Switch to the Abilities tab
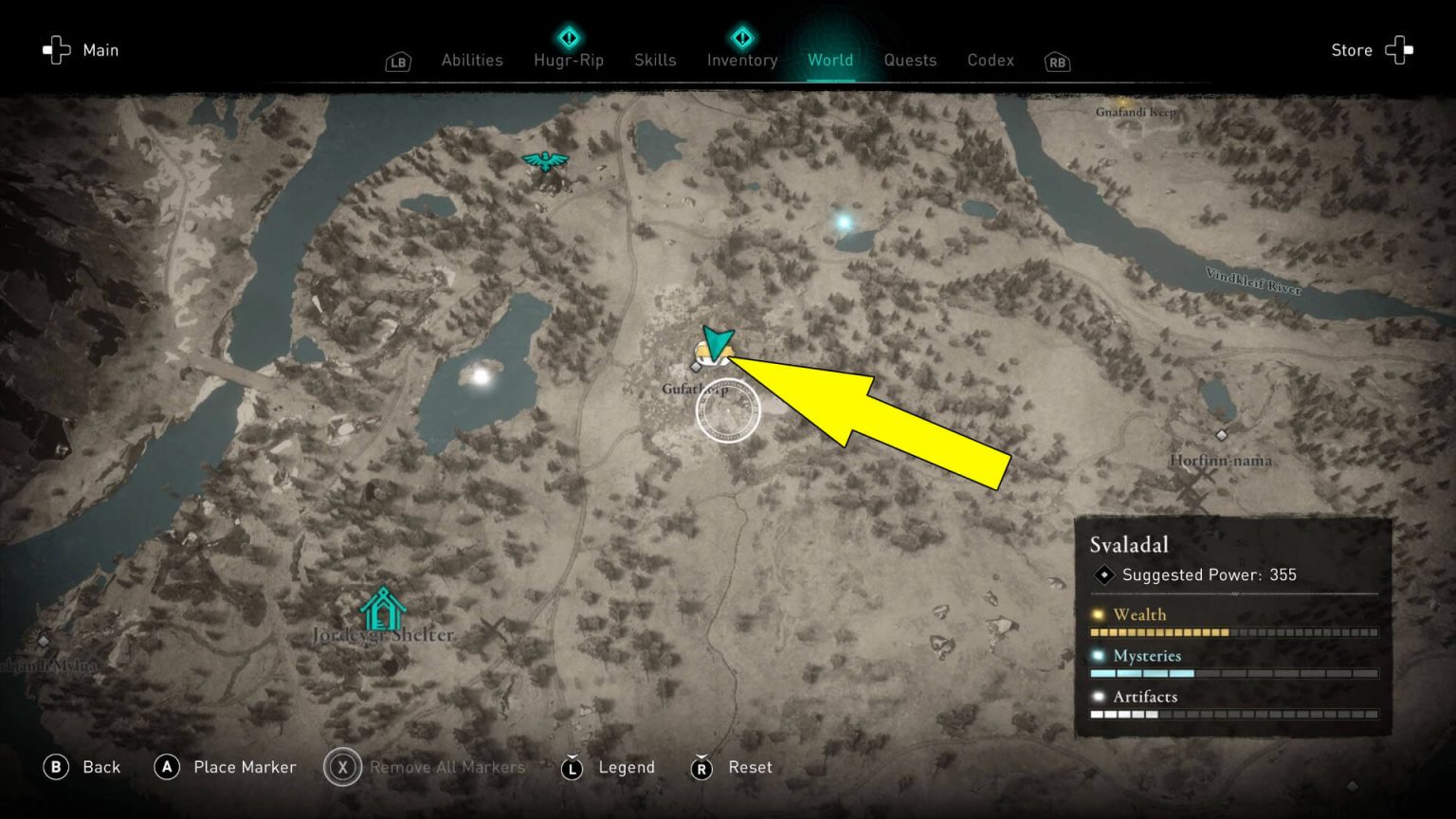The height and width of the screenshot is (819, 1456). 471,60
